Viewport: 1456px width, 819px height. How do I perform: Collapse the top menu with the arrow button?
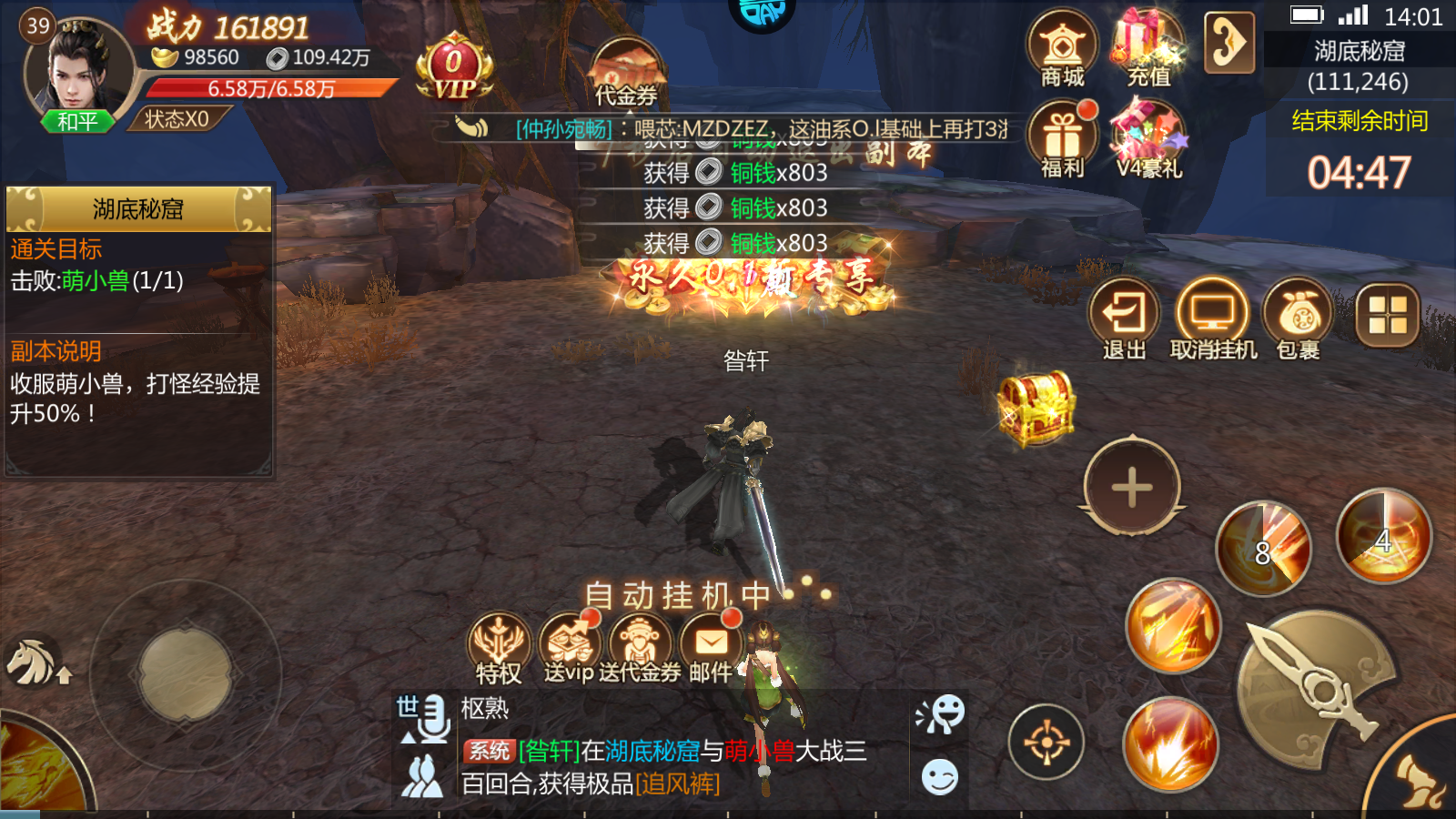pyautogui.click(x=1229, y=43)
